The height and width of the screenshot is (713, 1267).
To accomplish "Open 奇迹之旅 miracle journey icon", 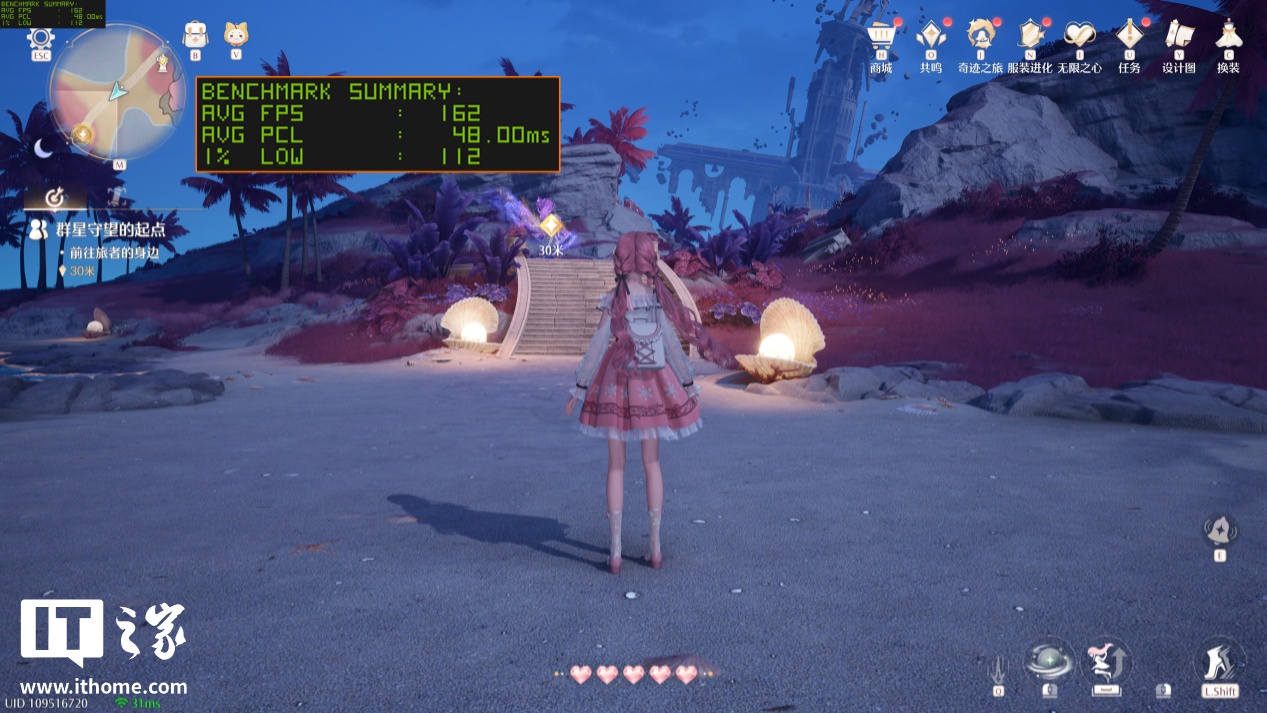I will (x=979, y=36).
